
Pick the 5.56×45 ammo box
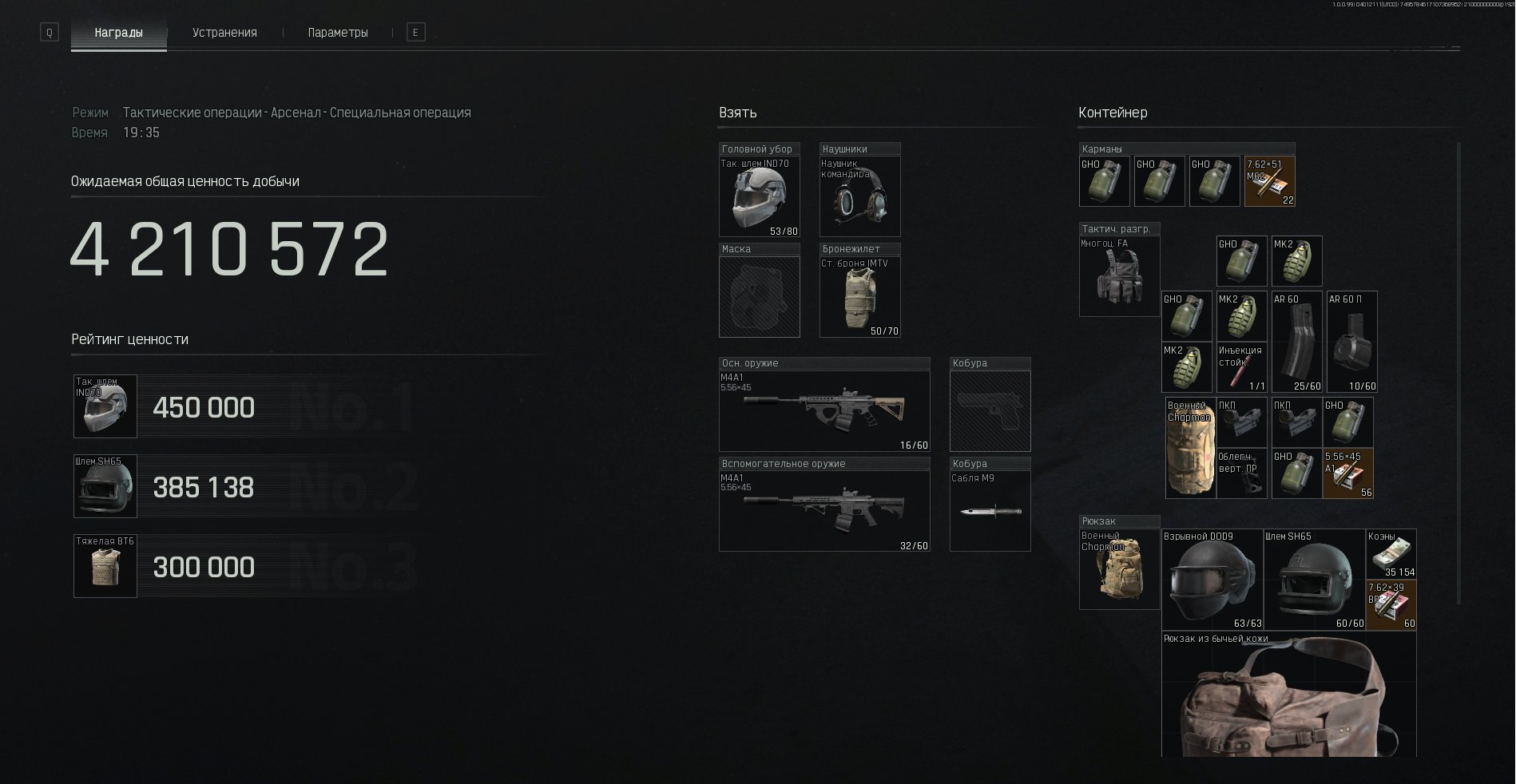(1347, 474)
